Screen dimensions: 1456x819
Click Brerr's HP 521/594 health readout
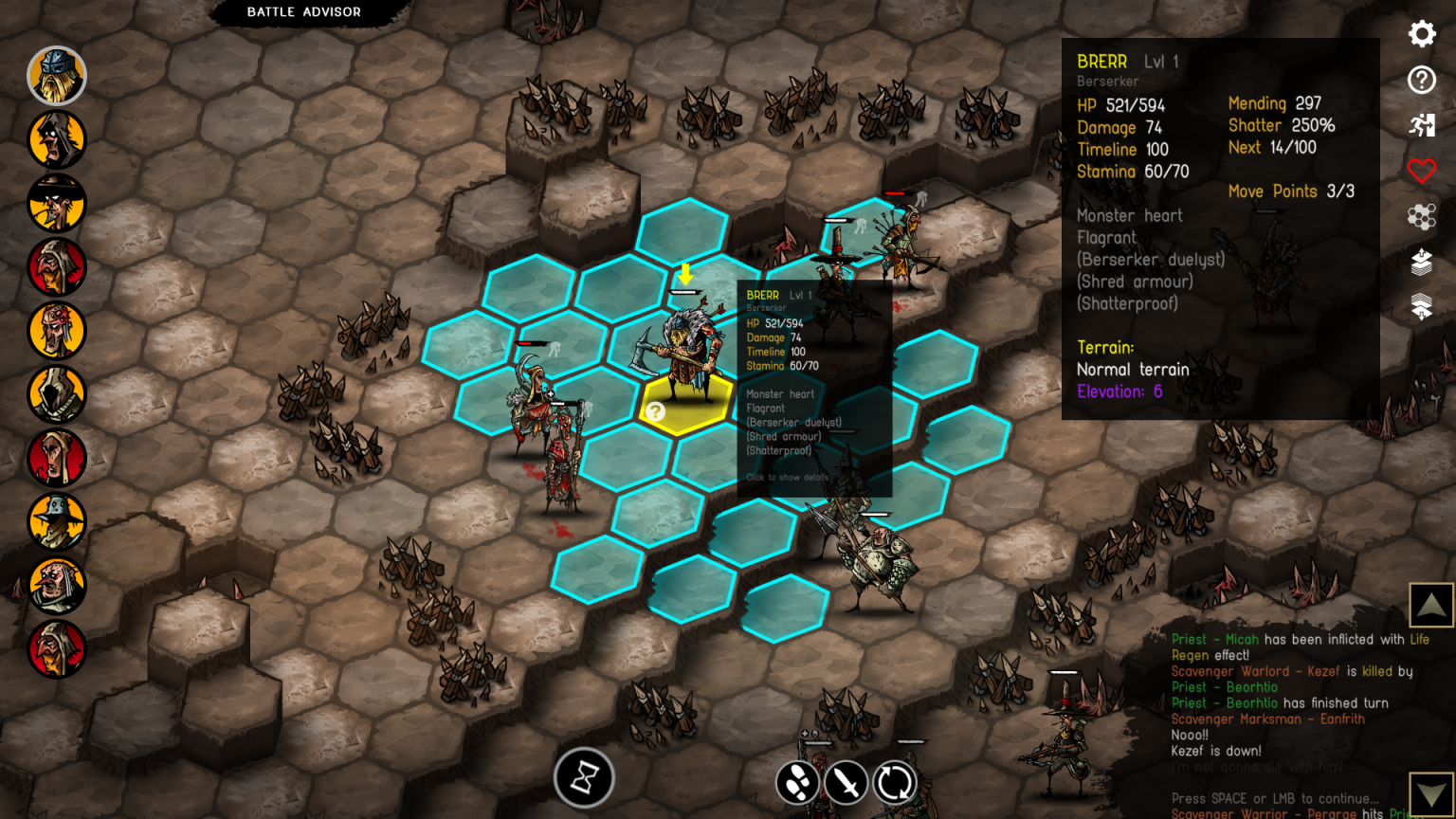click(1119, 105)
